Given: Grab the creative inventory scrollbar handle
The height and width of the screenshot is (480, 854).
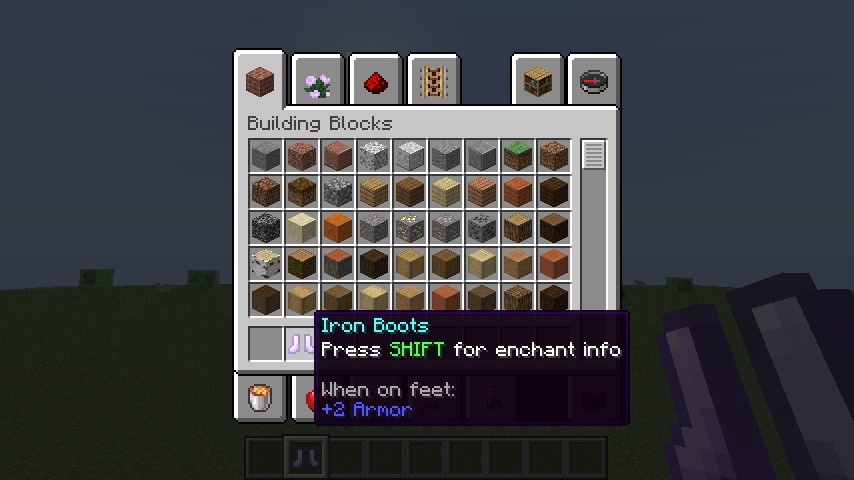Looking at the screenshot, I should [x=594, y=155].
